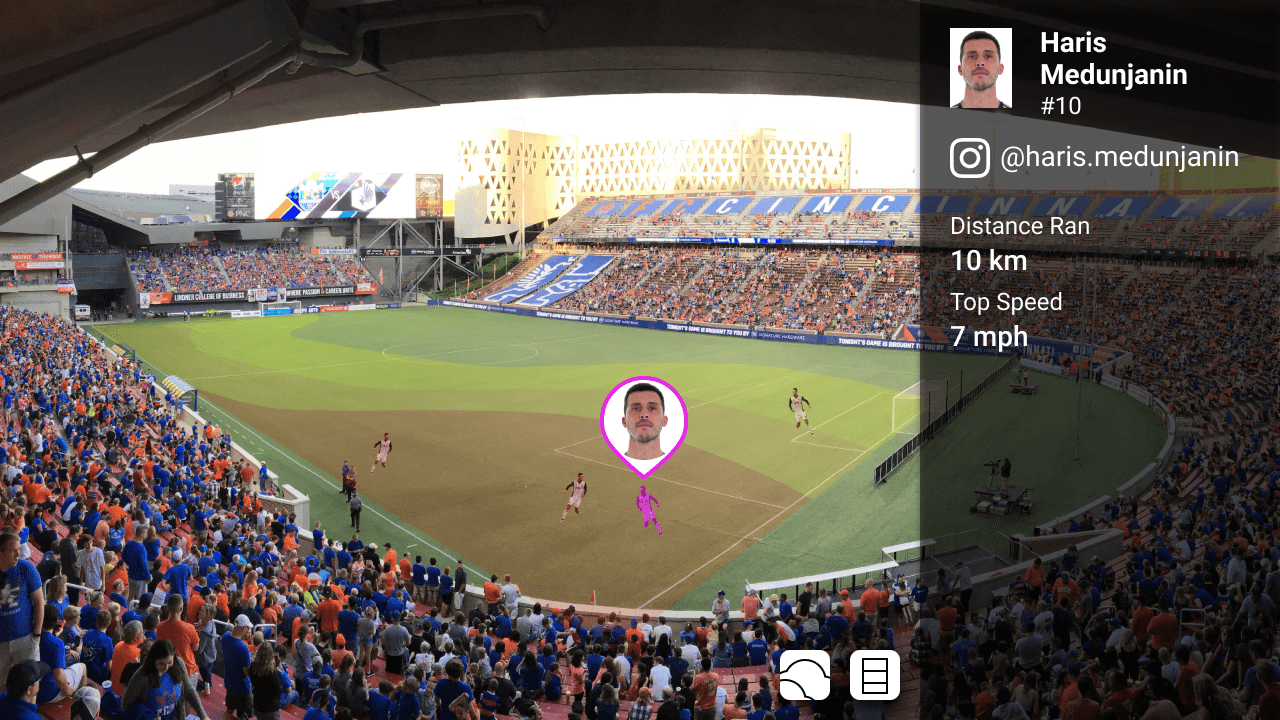1280x720 pixels.
Task: Toggle player highlight off by tapping the marker
Action: (645, 425)
